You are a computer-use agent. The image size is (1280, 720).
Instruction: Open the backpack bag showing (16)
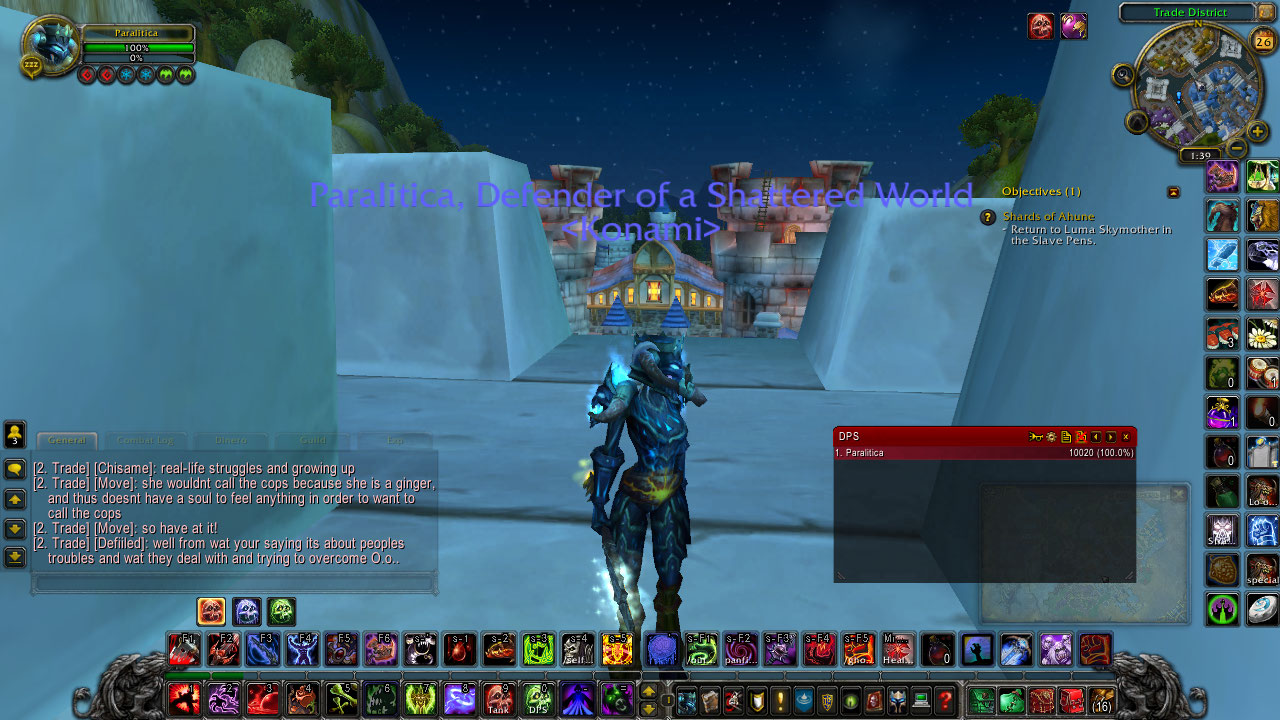(x=1102, y=700)
